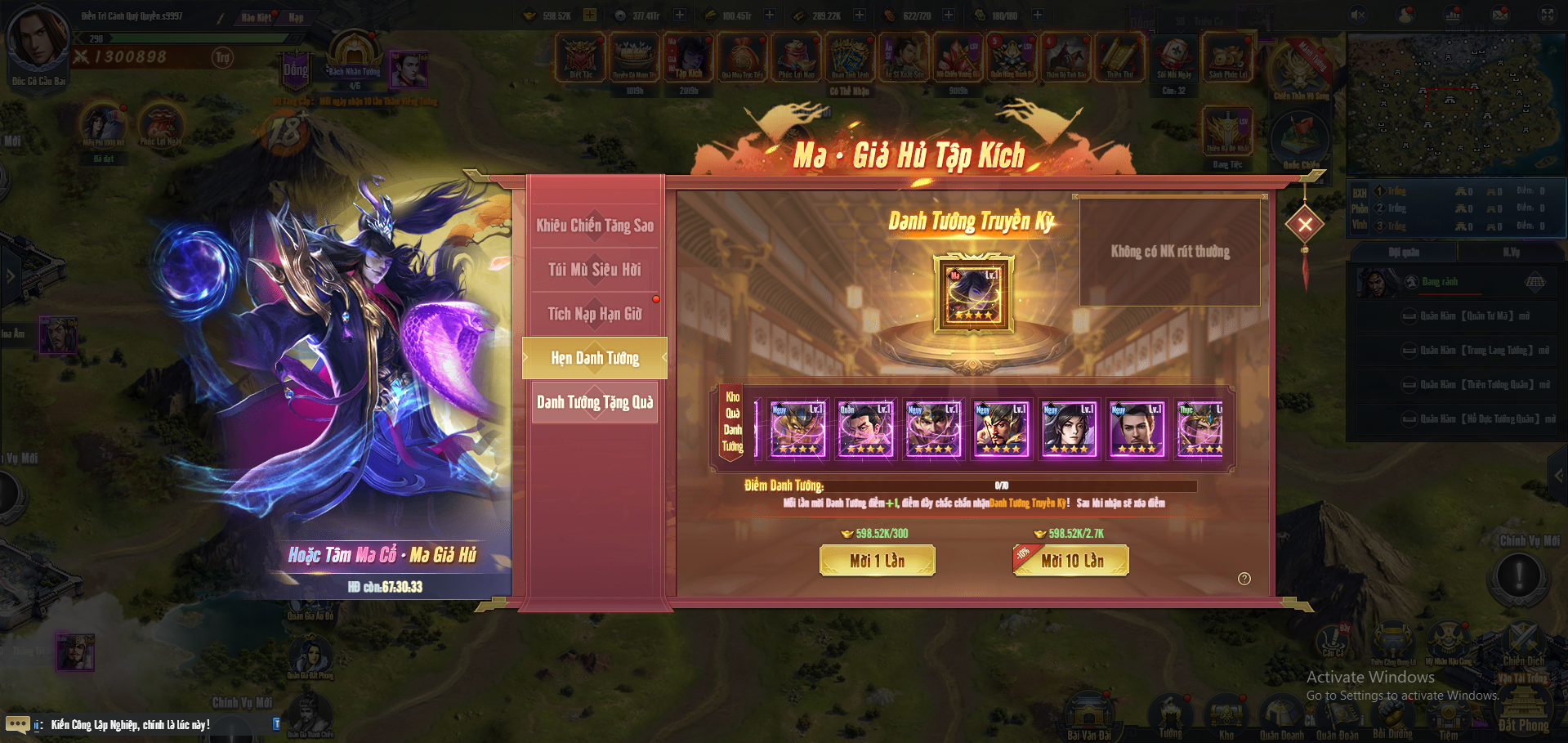This screenshot has width=1568, height=743.
Task: Select the long-haired Ngụy hero card
Action: coord(1069,428)
